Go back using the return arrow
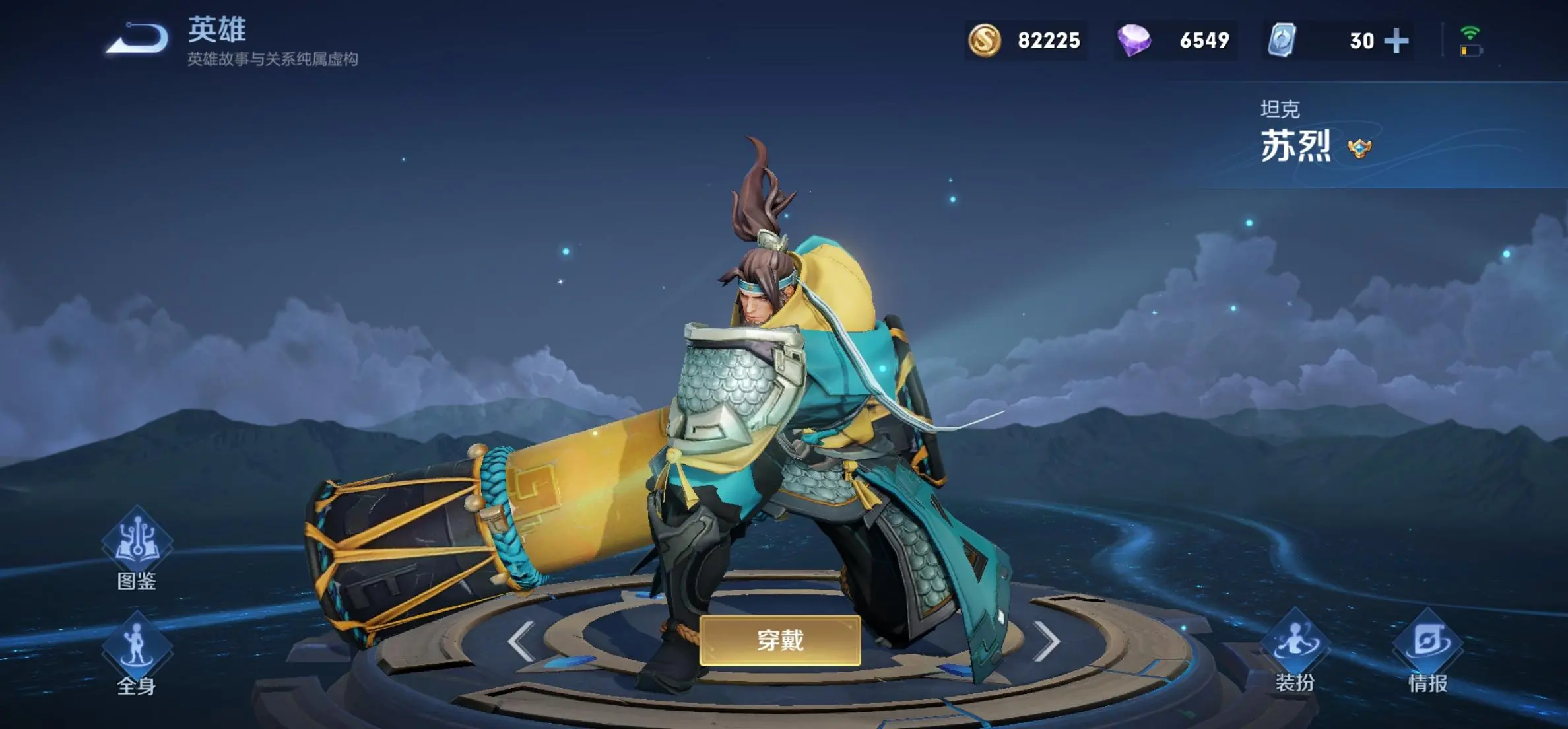This screenshot has width=1568, height=729. click(137, 38)
